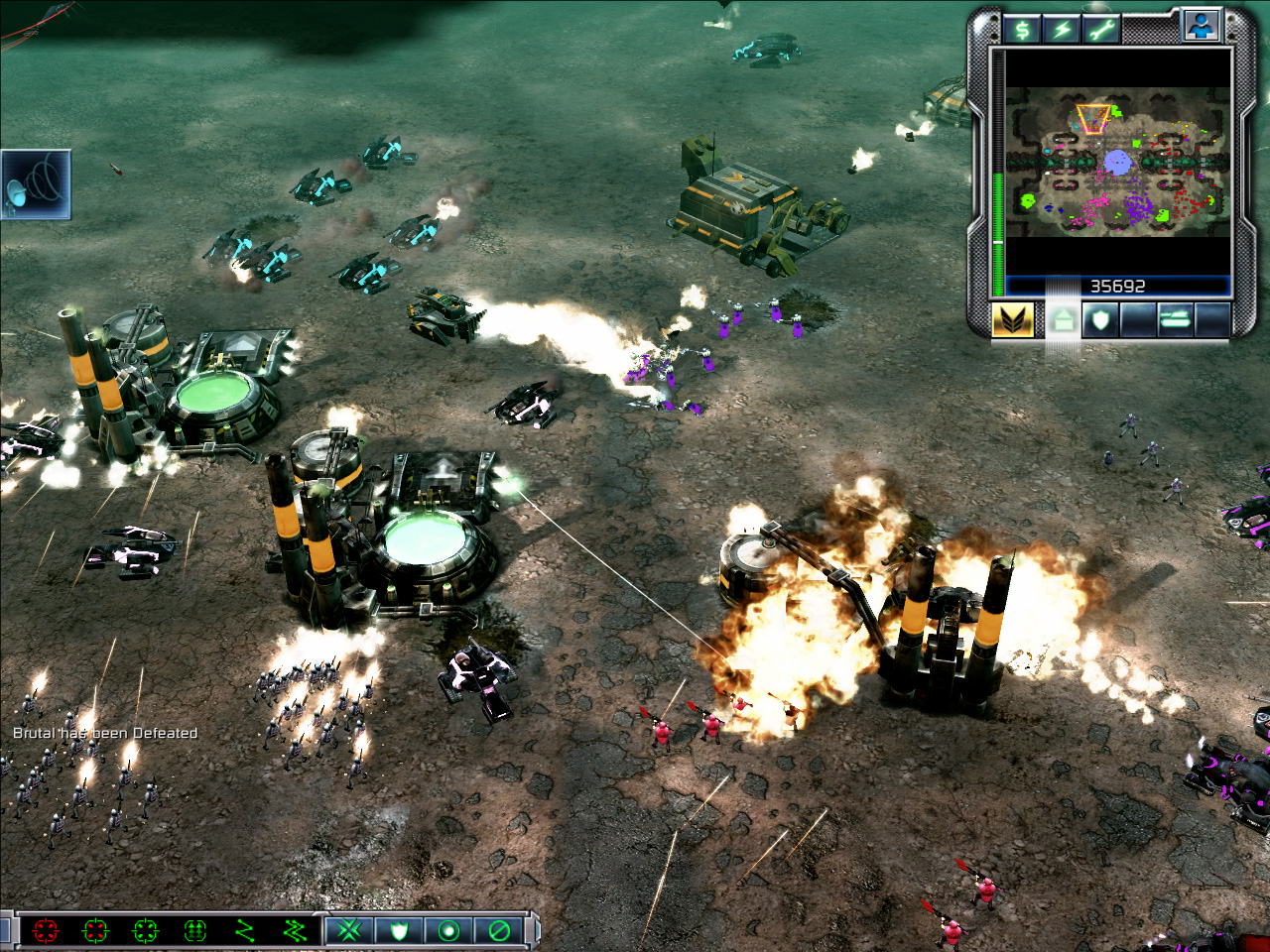This screenshot has height=952, width=1270.
Task: Activate the radar dish scan power
Action: point(36,184)
